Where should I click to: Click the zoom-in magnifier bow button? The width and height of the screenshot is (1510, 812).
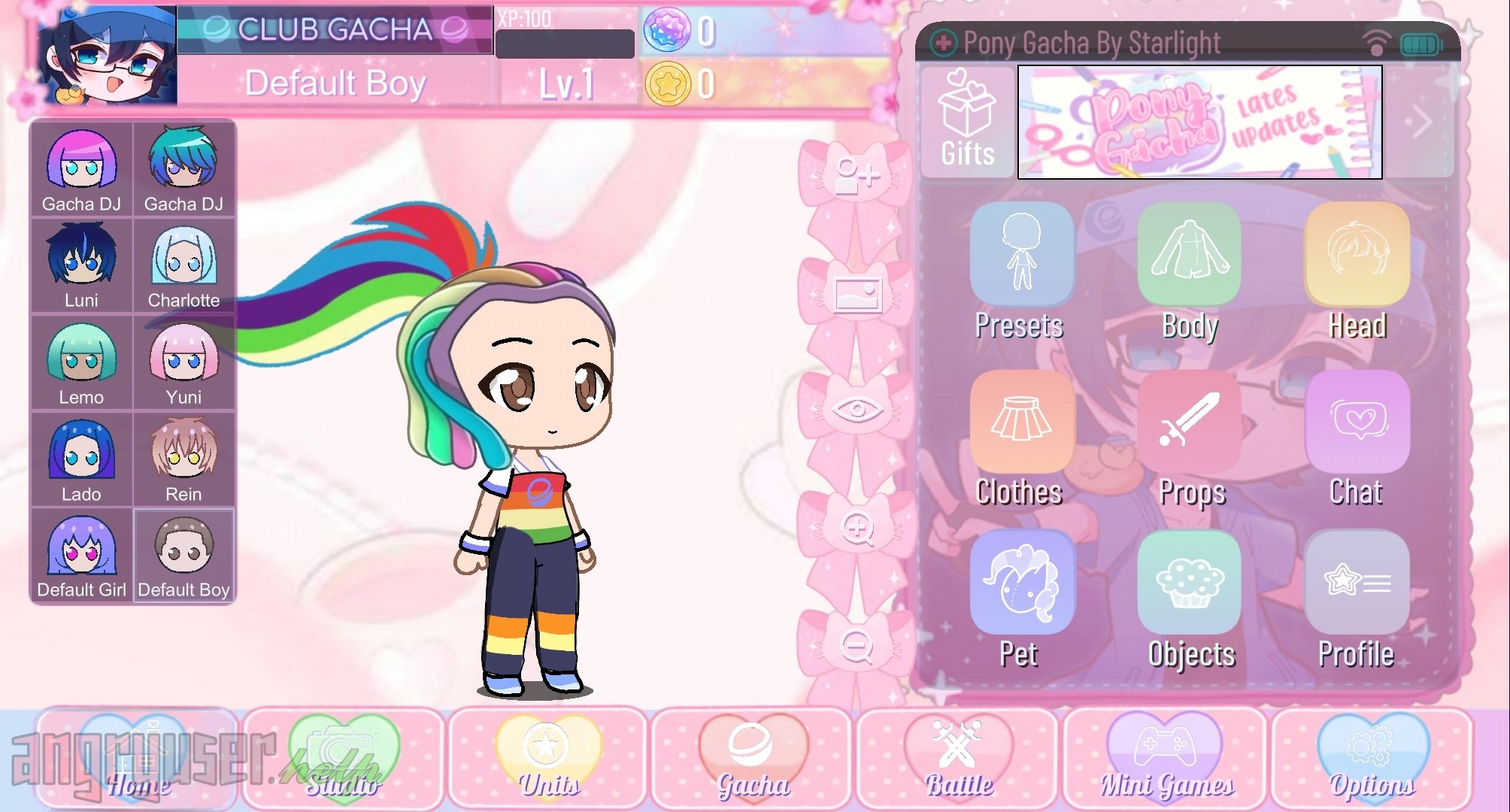(857, 529)
